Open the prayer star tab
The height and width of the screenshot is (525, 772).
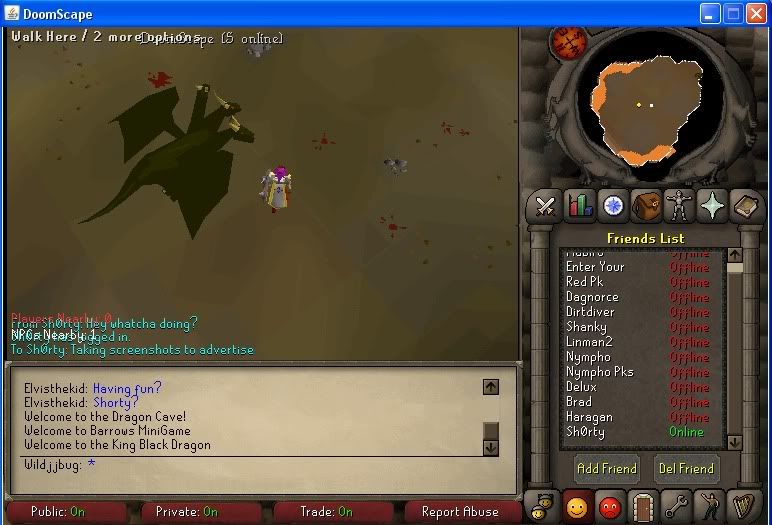[x=712, y=206]
